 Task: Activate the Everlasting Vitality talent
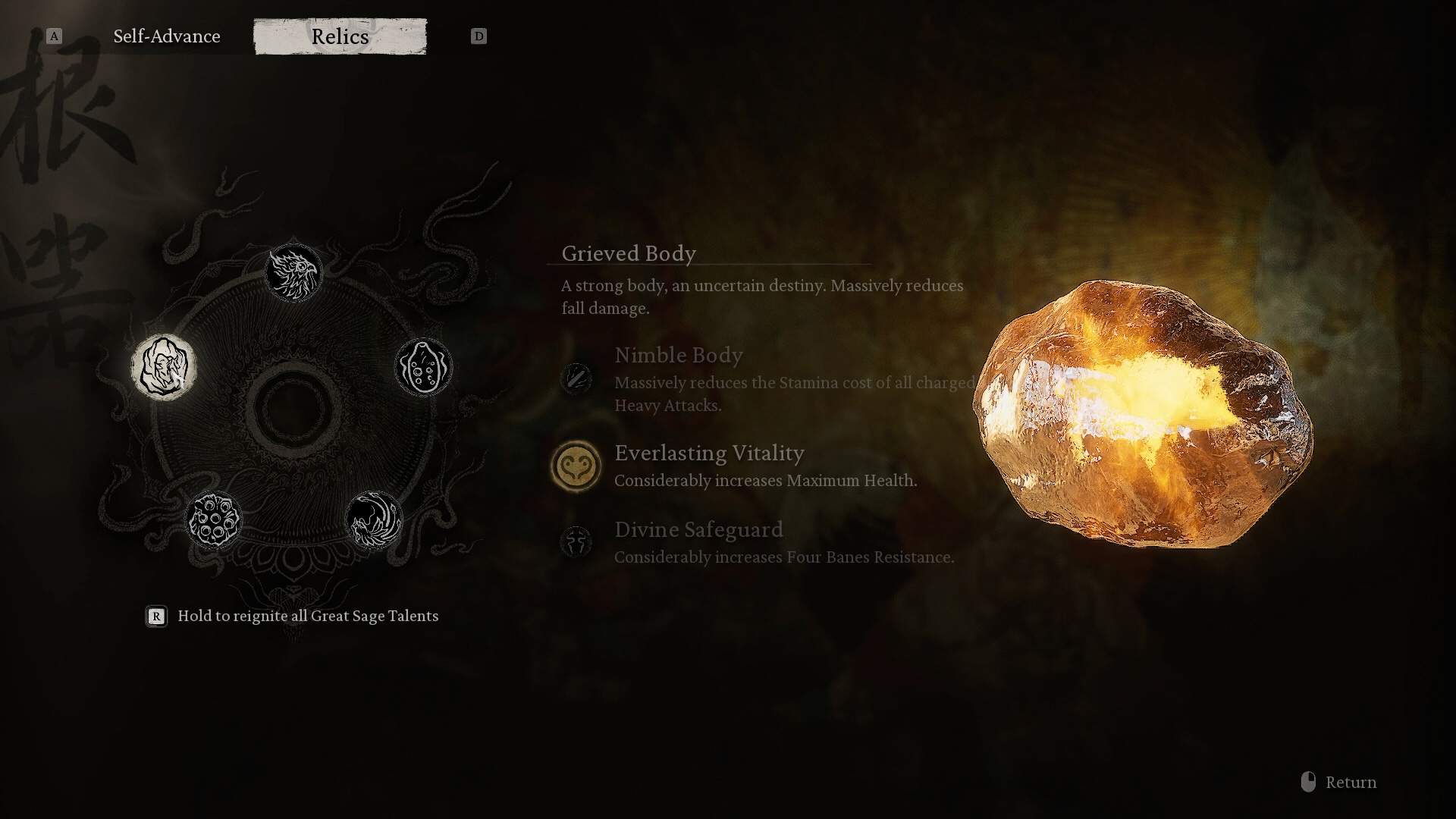pos(576,466)
